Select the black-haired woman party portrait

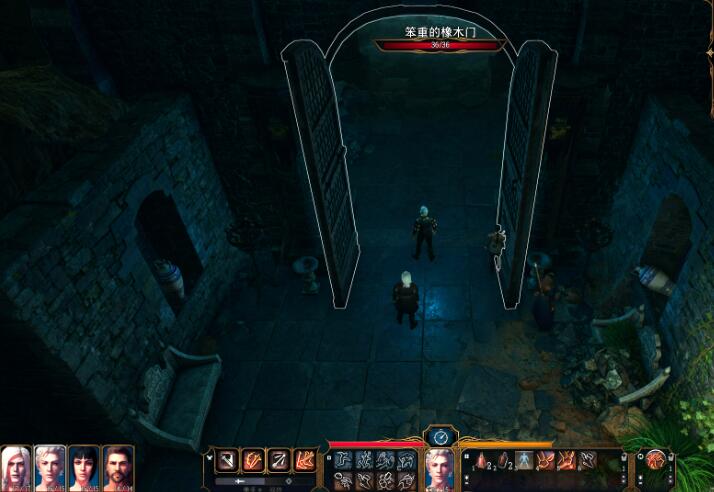[84, 466]
